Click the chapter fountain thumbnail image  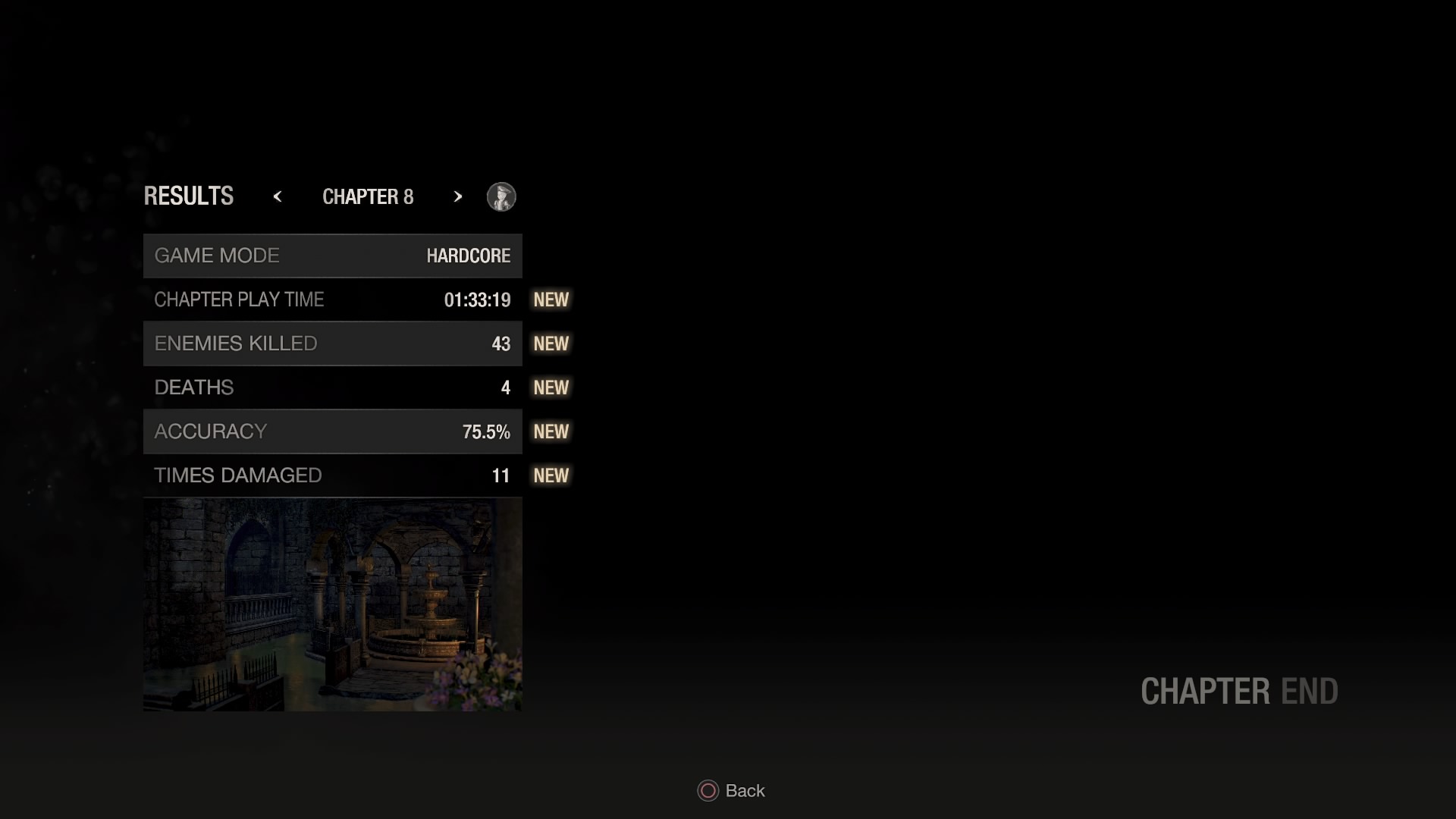pos(332,604)
